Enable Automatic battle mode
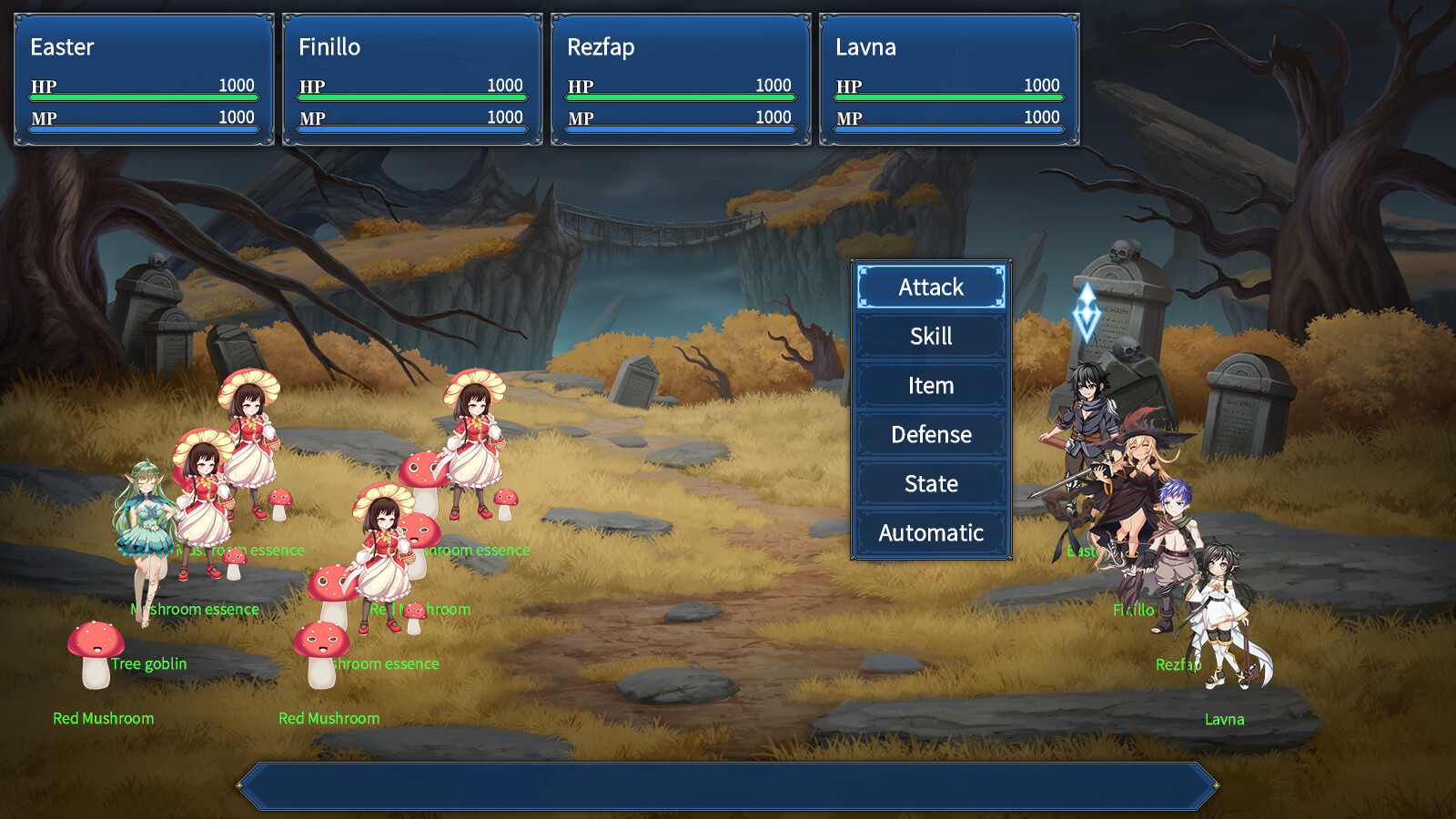Screen dimensions: 1456x819 click(930, 532)
